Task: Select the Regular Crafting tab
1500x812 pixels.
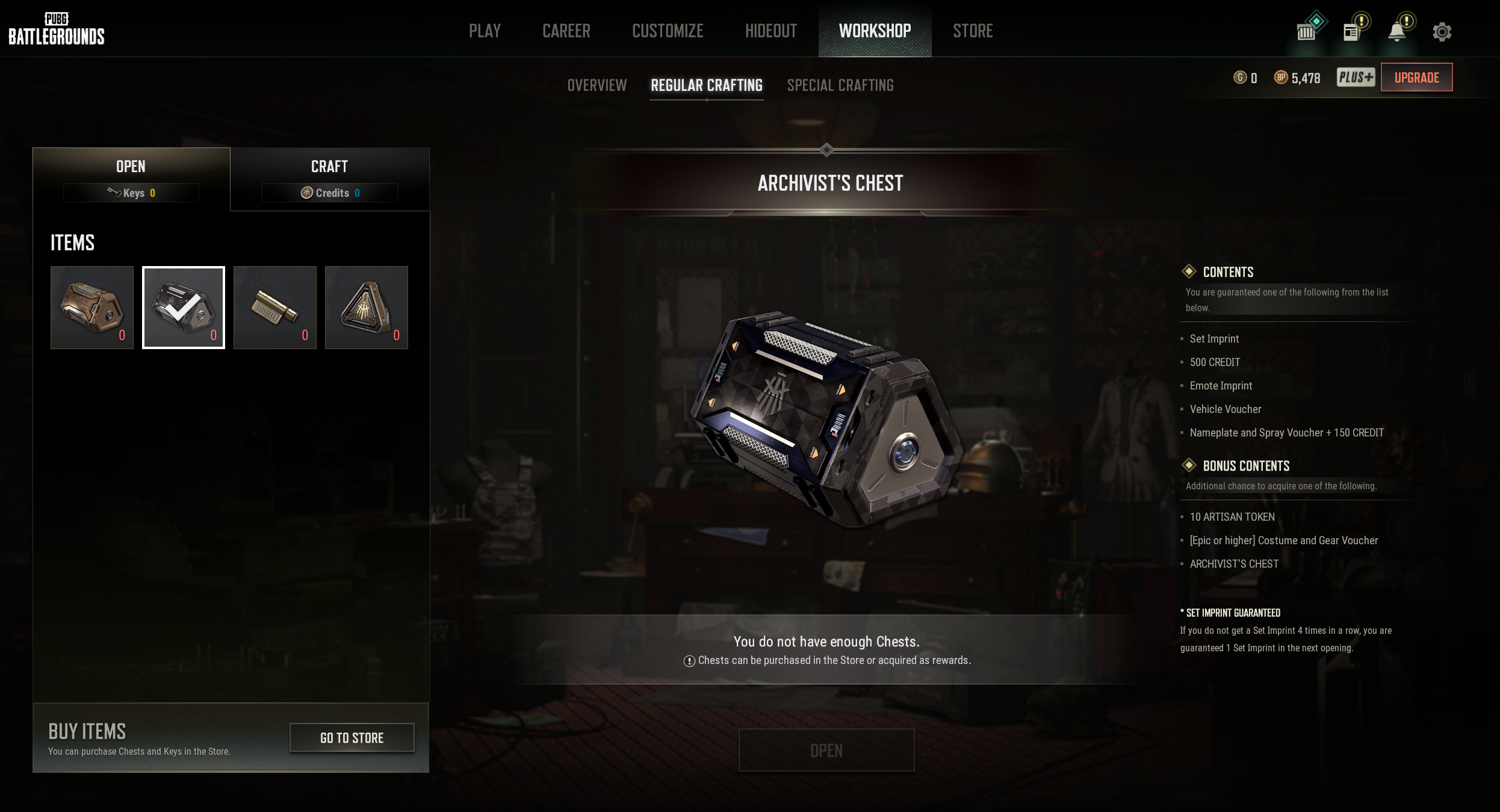Action: 707,85
